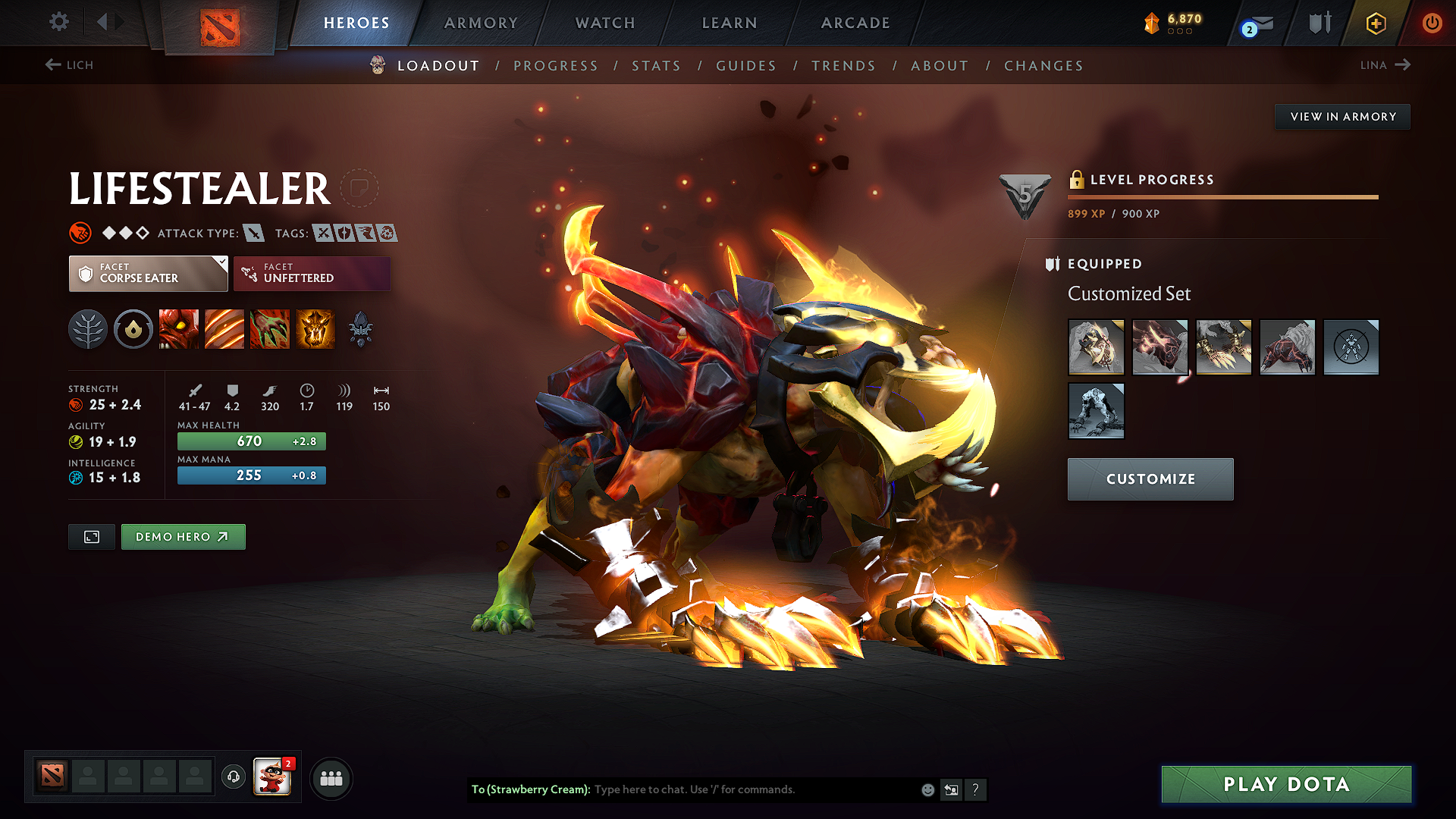
Task: Click the Infest golden skull ability icon
Action: click(315, 329)
